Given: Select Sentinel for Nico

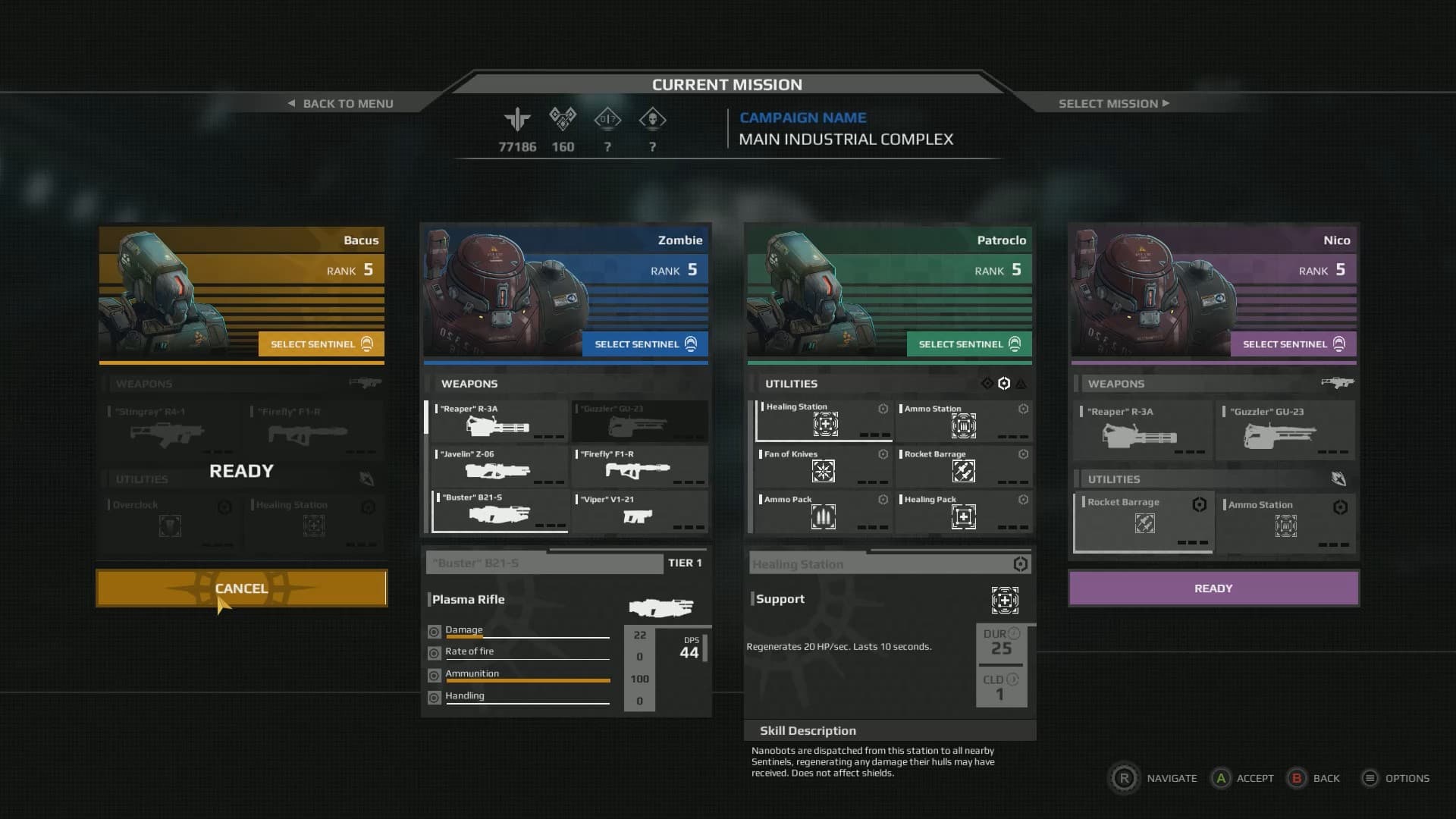Looking at the screenshot, I should point(1292,344).
